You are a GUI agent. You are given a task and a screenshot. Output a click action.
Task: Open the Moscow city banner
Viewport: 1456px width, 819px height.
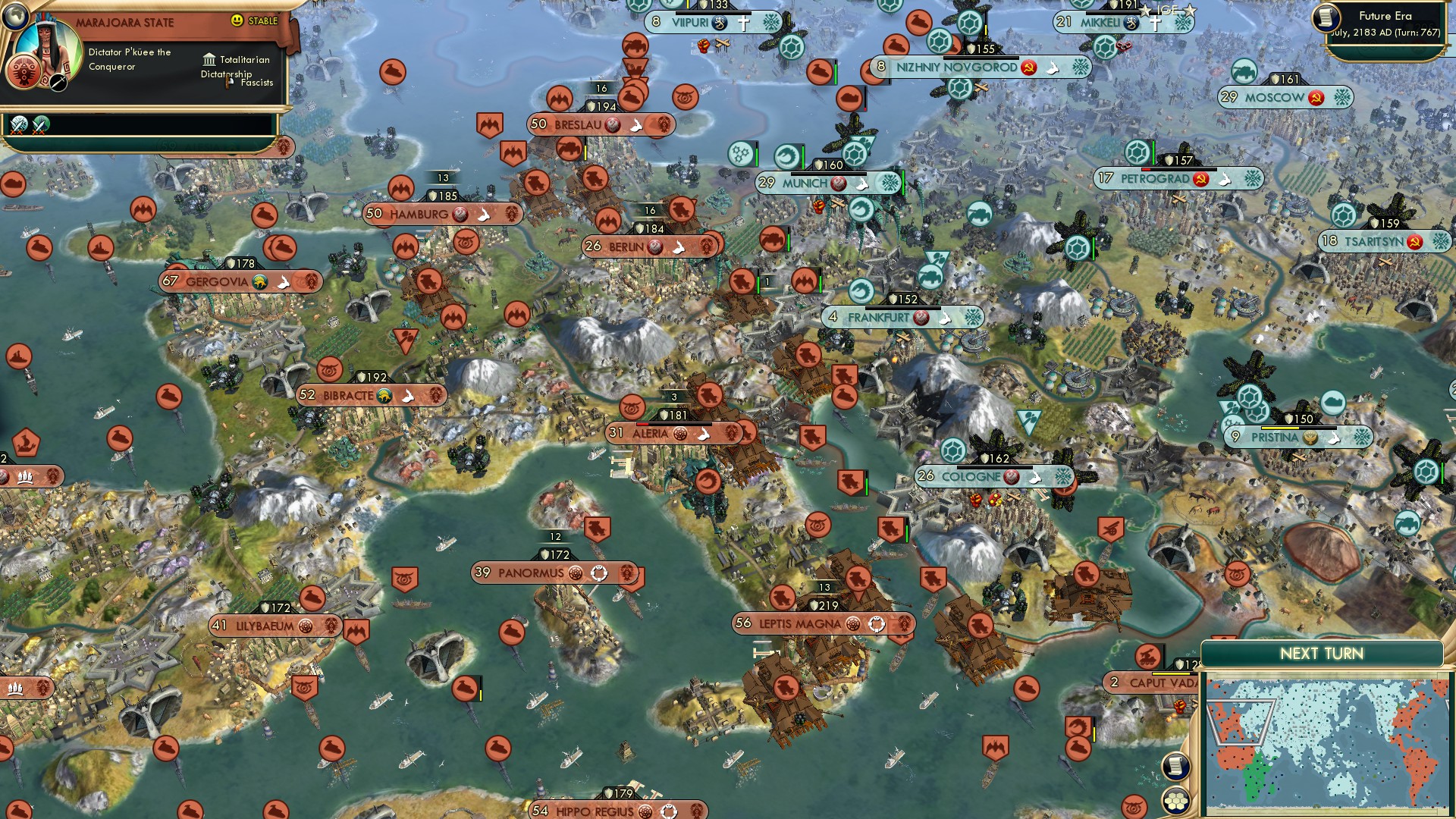click(x=1274, y=97)
